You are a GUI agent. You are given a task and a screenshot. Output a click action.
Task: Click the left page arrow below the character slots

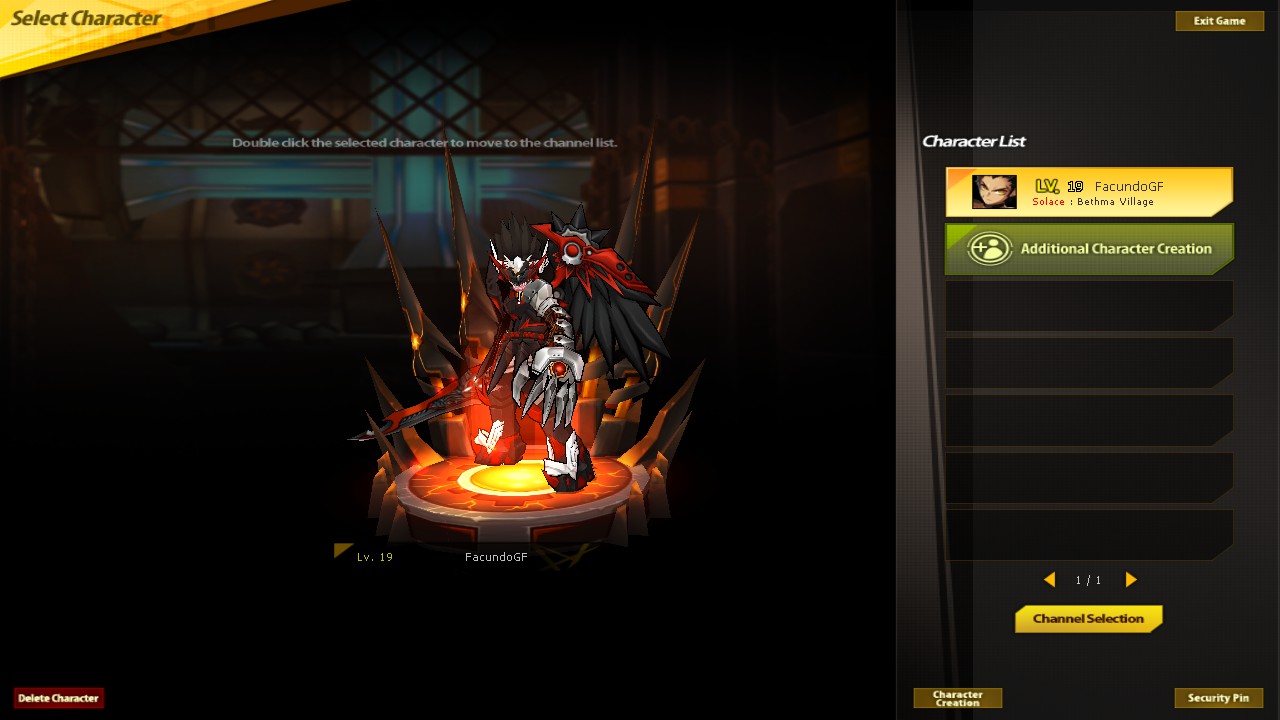1050,579
